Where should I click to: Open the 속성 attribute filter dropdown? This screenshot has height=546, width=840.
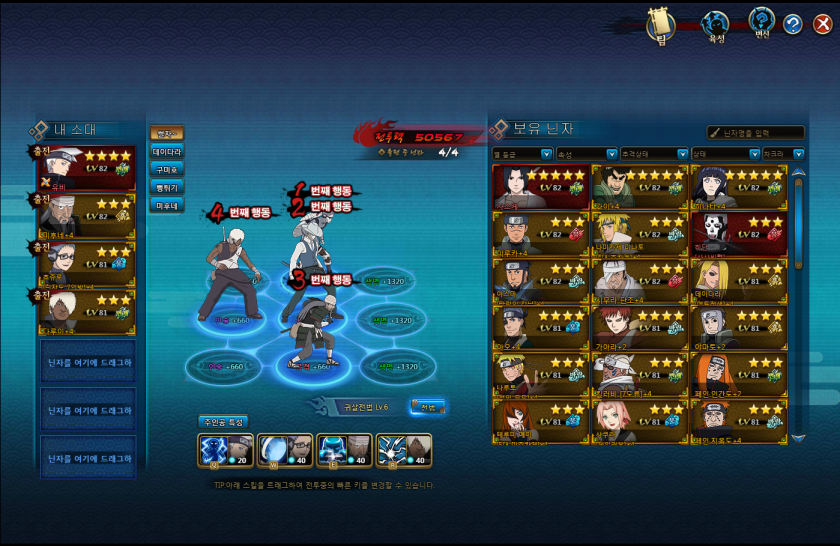[x=586, y=154]
